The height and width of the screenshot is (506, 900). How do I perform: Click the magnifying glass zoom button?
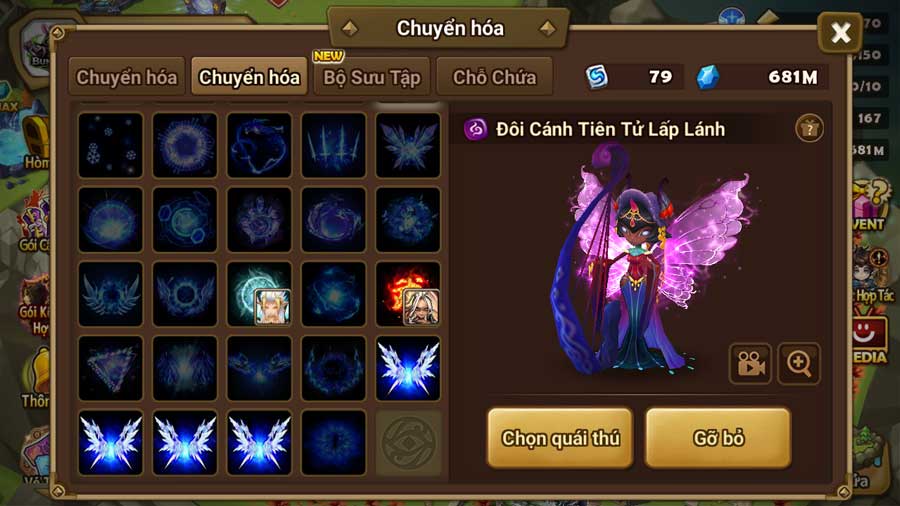pos(798,364)
